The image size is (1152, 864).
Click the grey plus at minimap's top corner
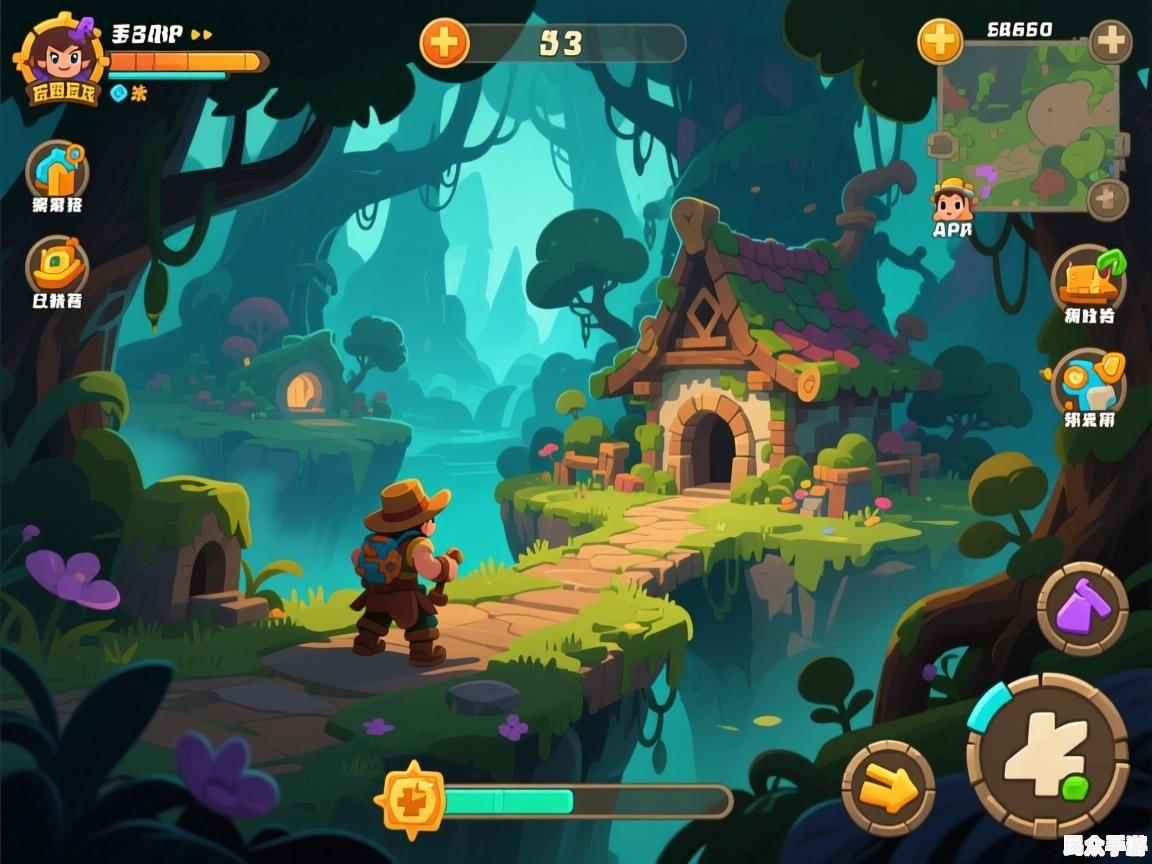click(1110, 42)
